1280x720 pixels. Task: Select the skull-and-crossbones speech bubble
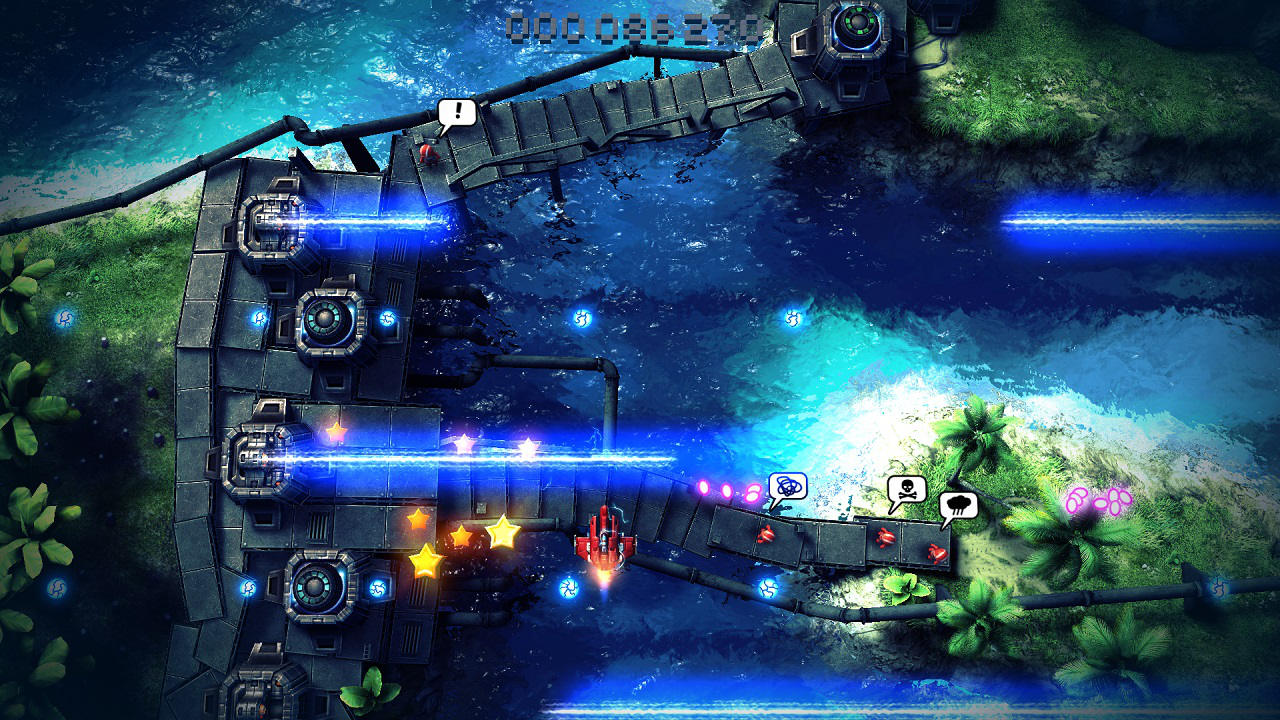(905, 487)
